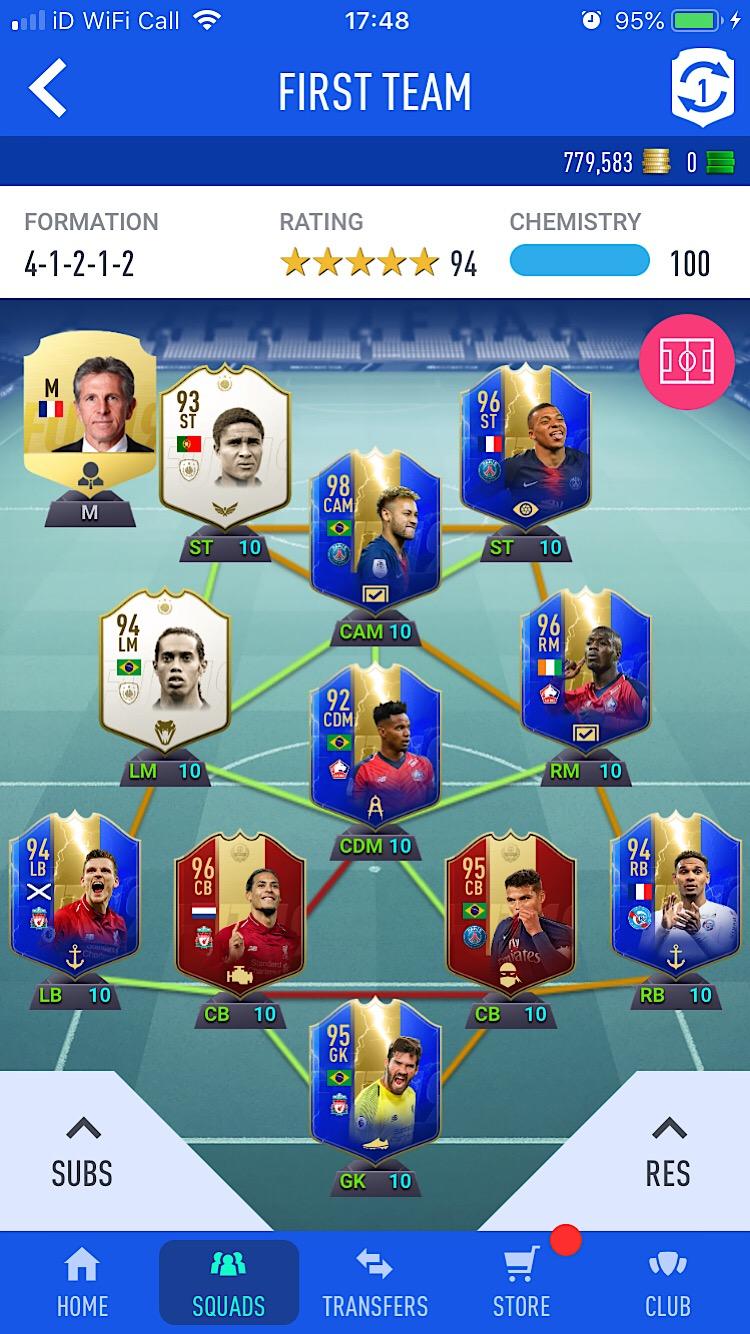Select the 95 GK goalkeeper card
Screen dimensions: 750x1334
375,1080
